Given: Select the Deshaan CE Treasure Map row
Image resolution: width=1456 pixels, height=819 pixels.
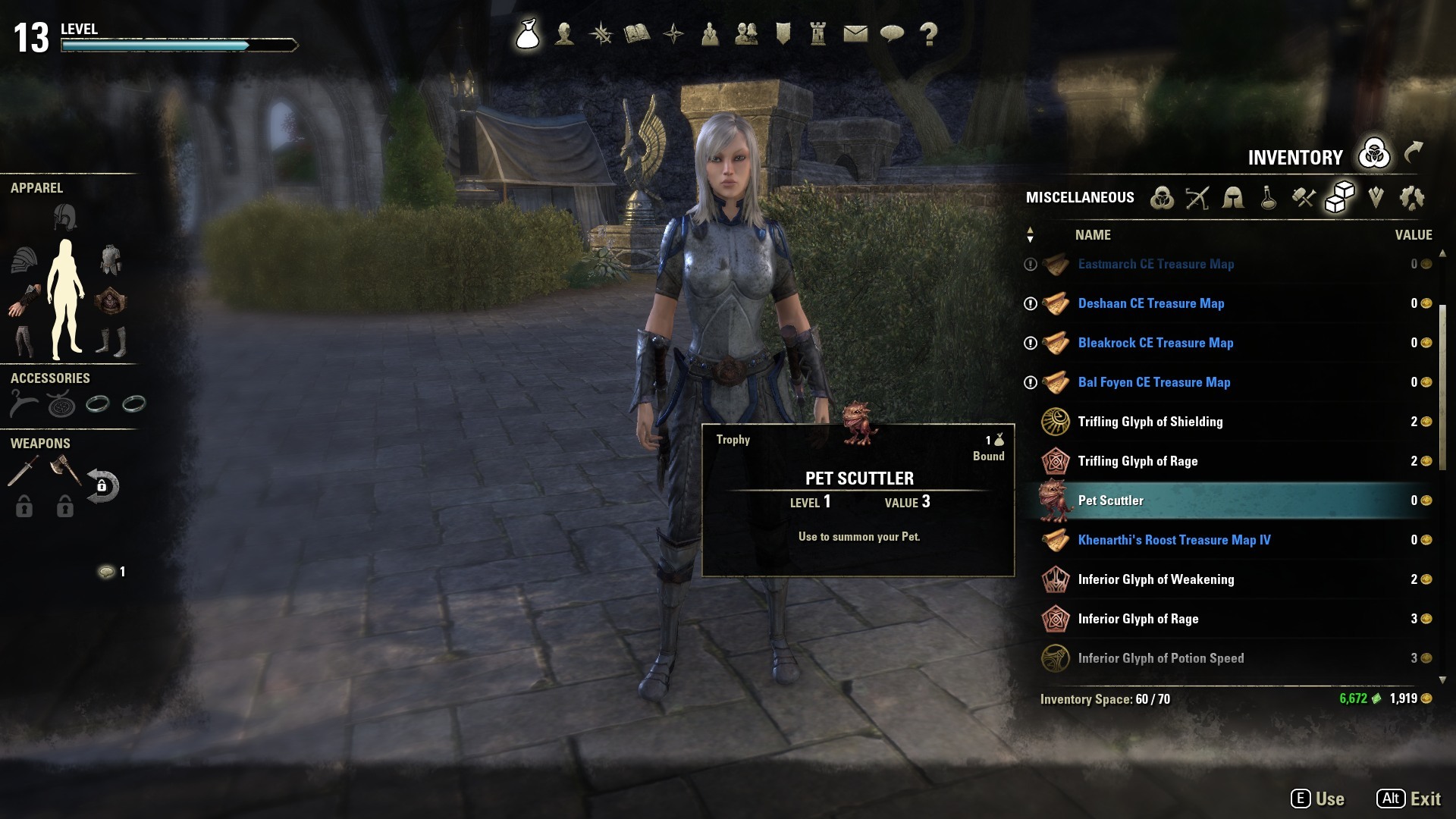Looking at the screenshot, I should (1150, 303).
